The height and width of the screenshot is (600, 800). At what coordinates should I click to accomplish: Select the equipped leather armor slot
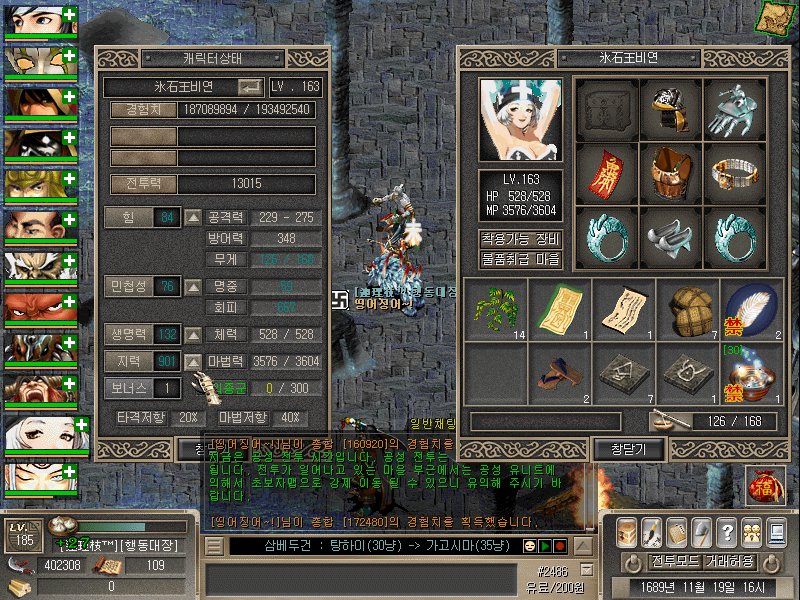coord(671,174)
